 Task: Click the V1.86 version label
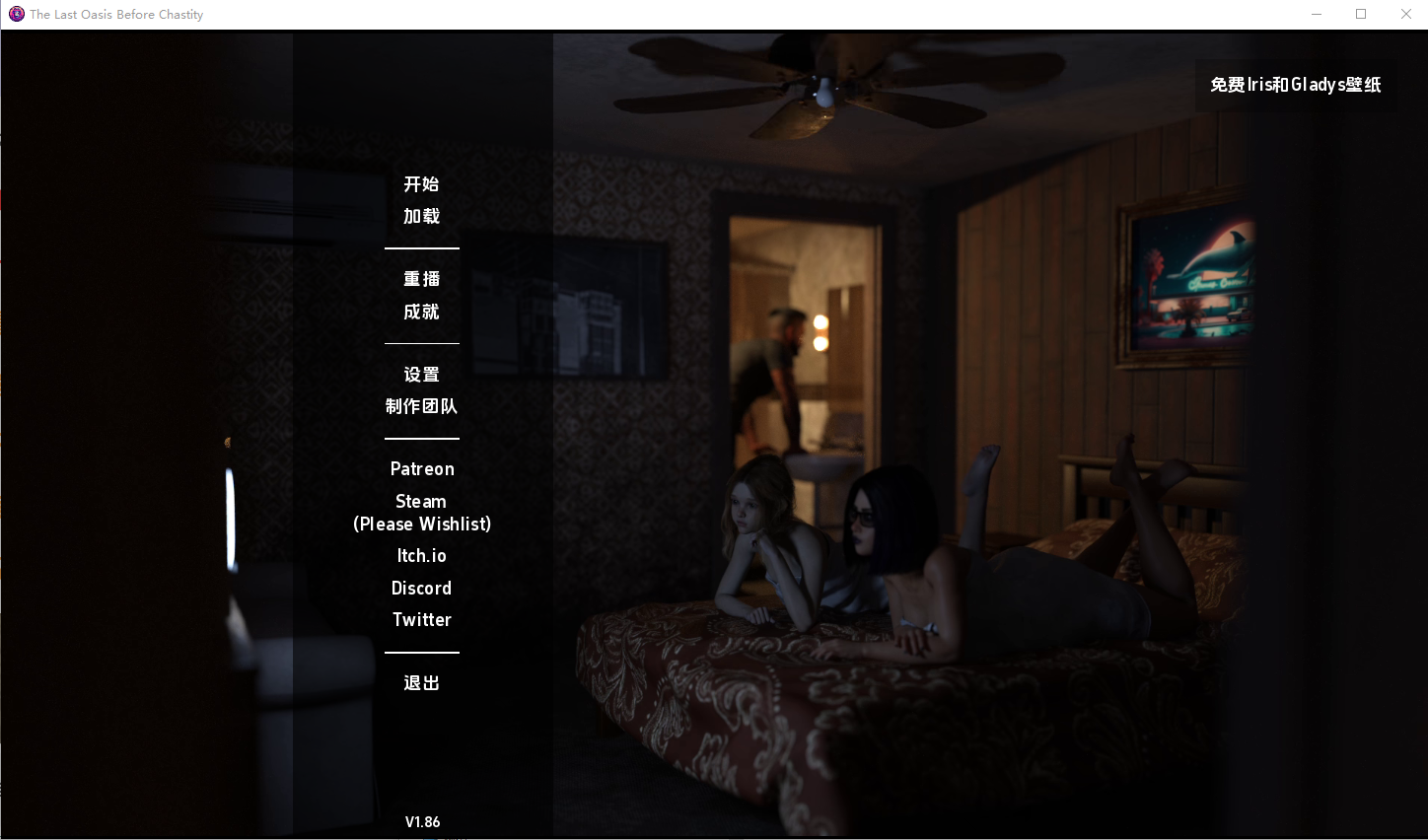click(422, 821)
